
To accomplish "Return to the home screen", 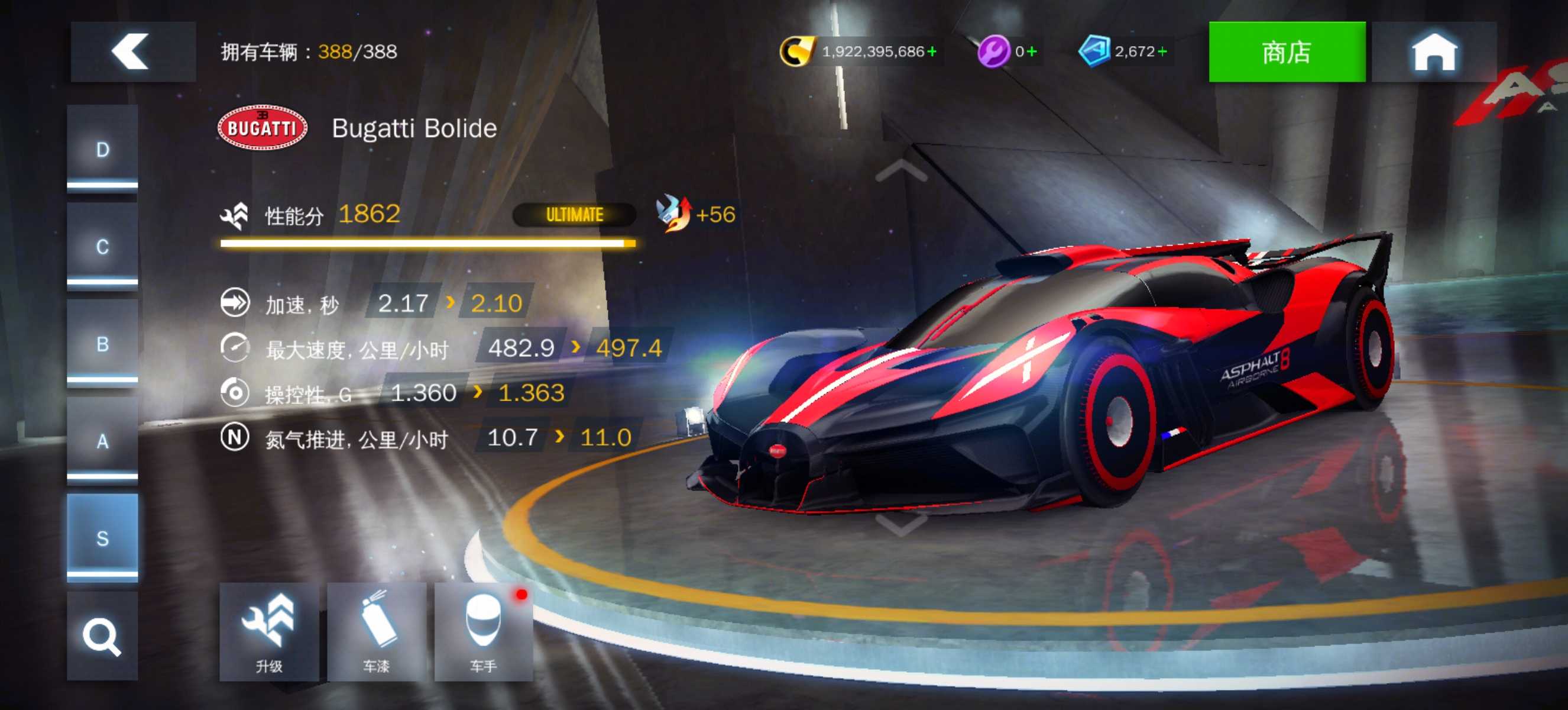I will tap(1433, 51).
